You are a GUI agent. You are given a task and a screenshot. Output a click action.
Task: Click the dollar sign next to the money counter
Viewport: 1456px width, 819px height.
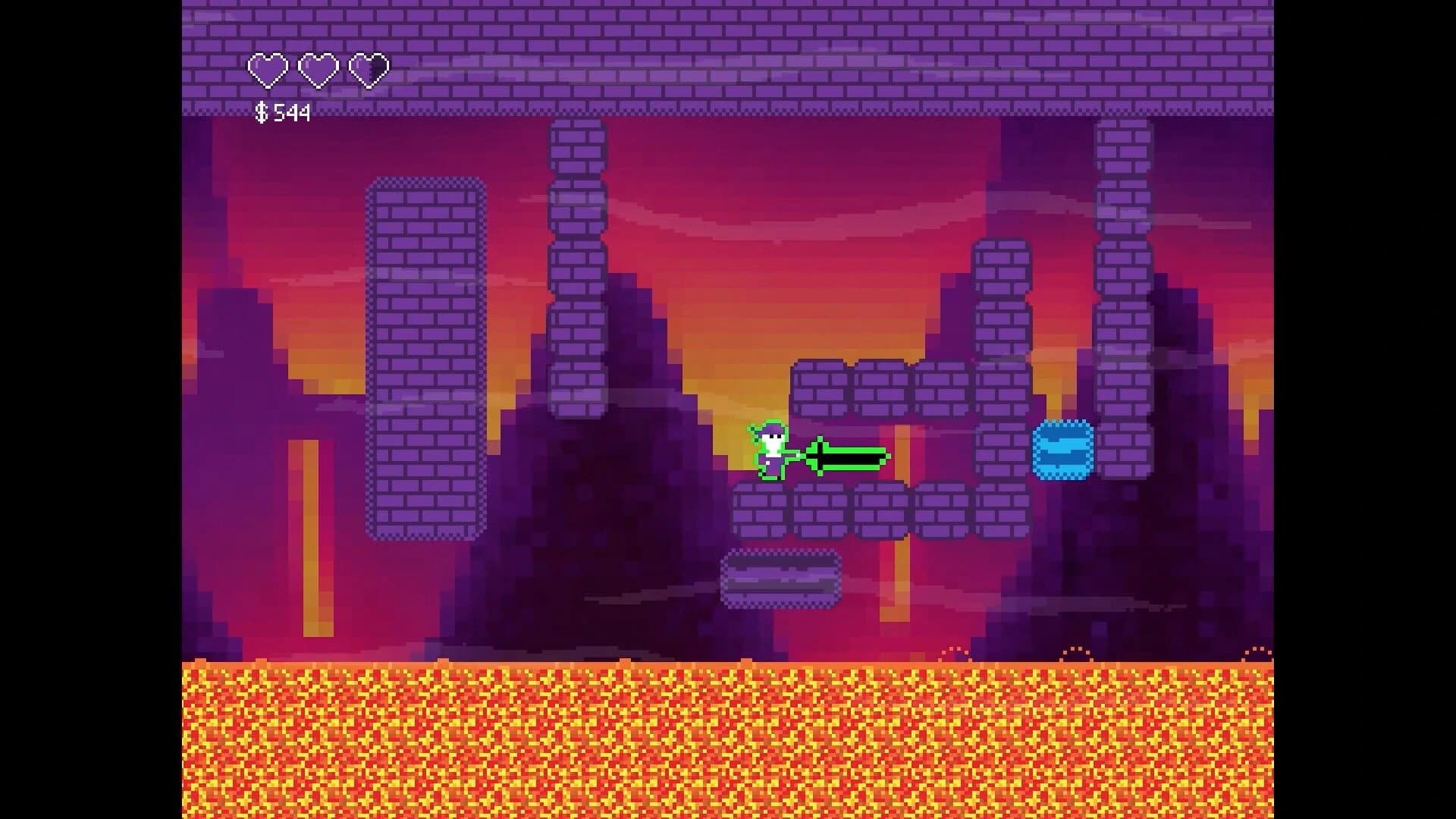(260, 112)
